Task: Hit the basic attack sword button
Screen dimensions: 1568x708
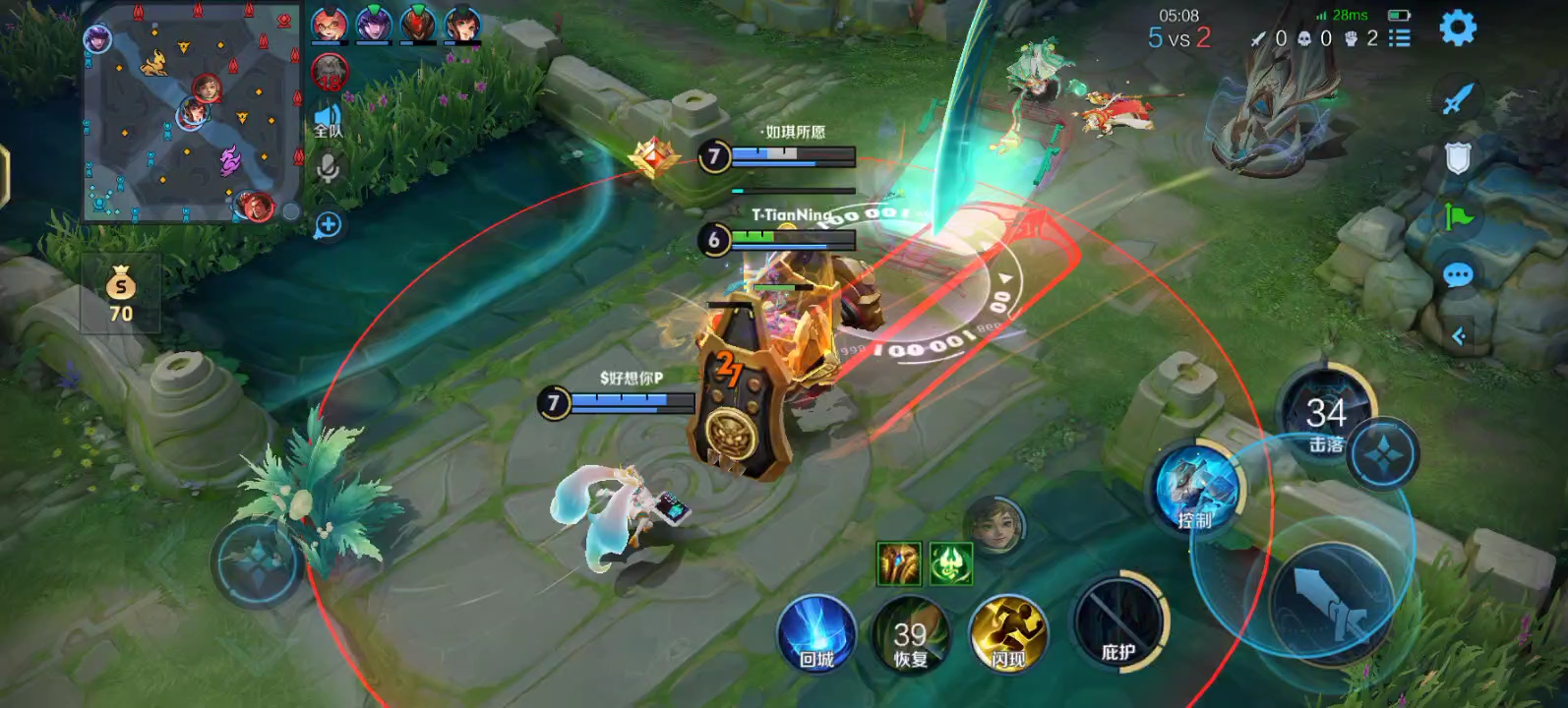Action: point(1330,602)
